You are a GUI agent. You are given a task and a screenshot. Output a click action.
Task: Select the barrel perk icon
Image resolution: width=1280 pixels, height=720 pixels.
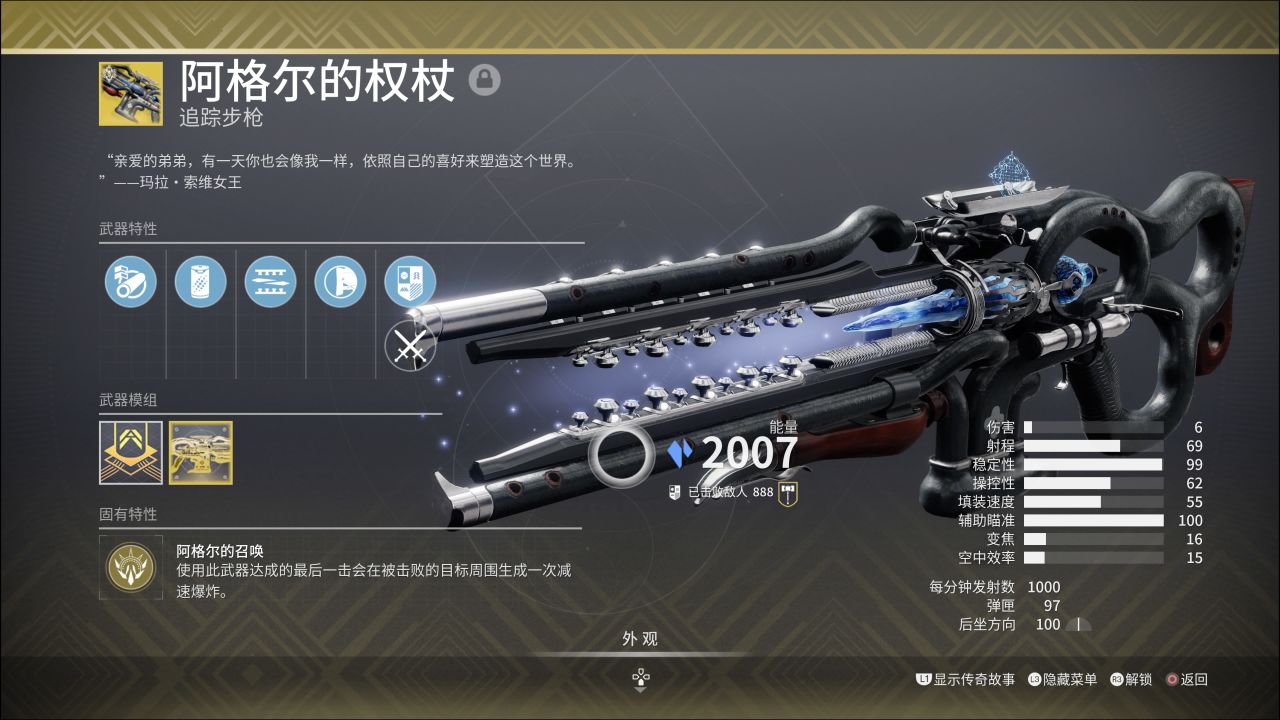pyautogui.click(x=131, y=281)
